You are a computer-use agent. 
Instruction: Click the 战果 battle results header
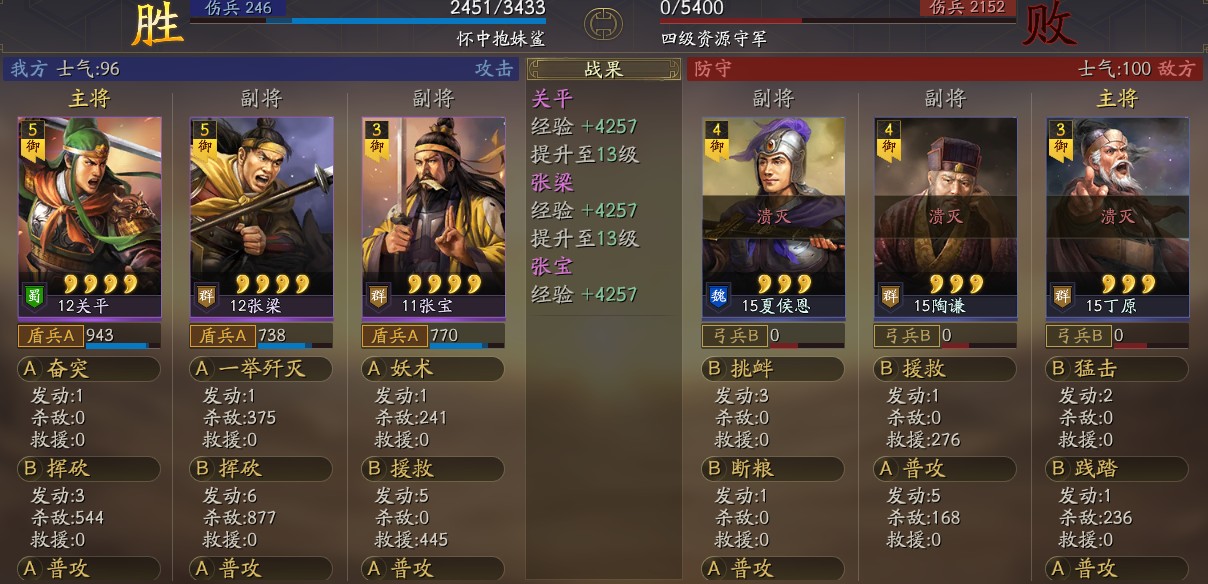pyautogui.click(x=604, y=69)
